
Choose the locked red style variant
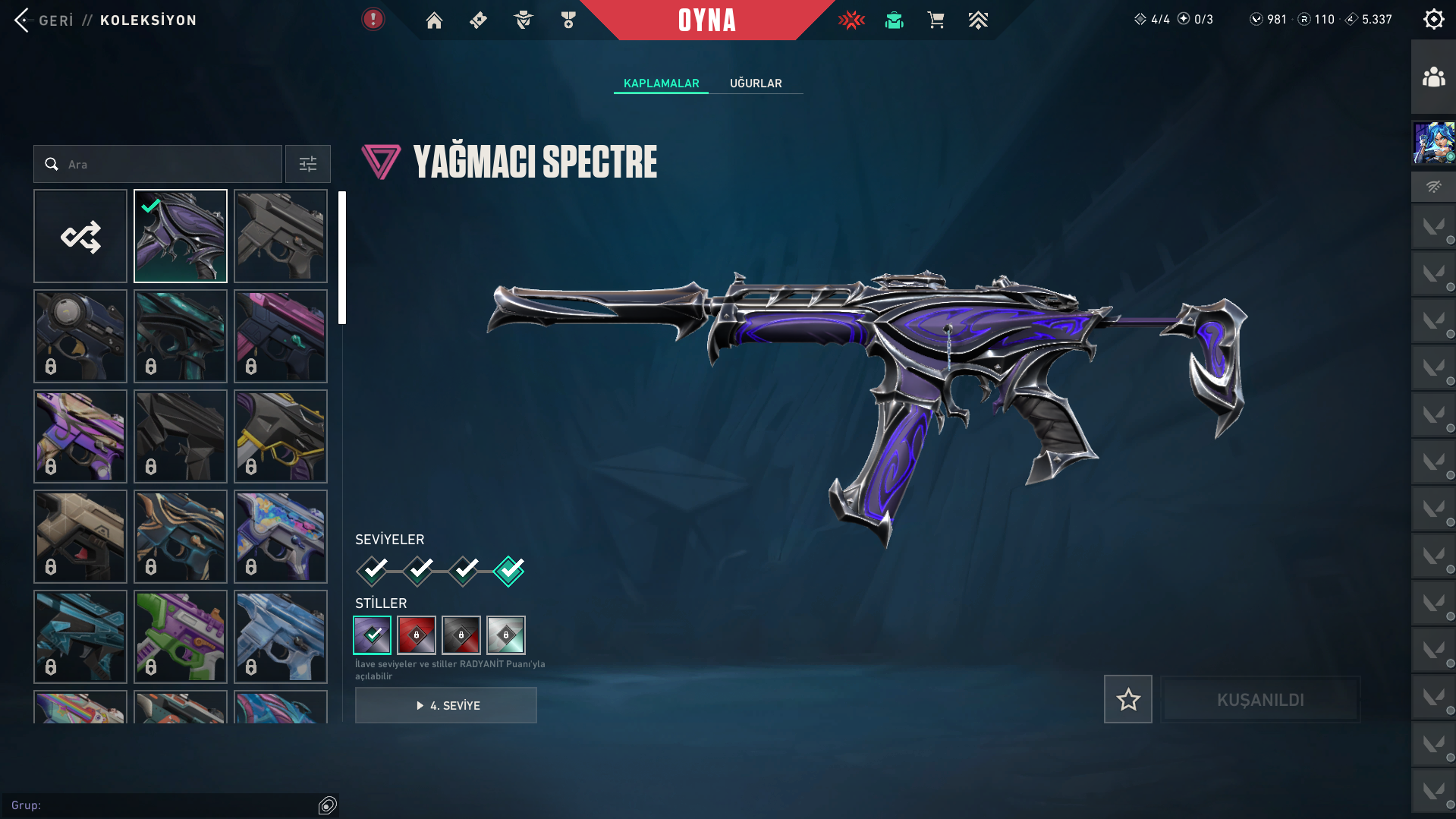417,635
